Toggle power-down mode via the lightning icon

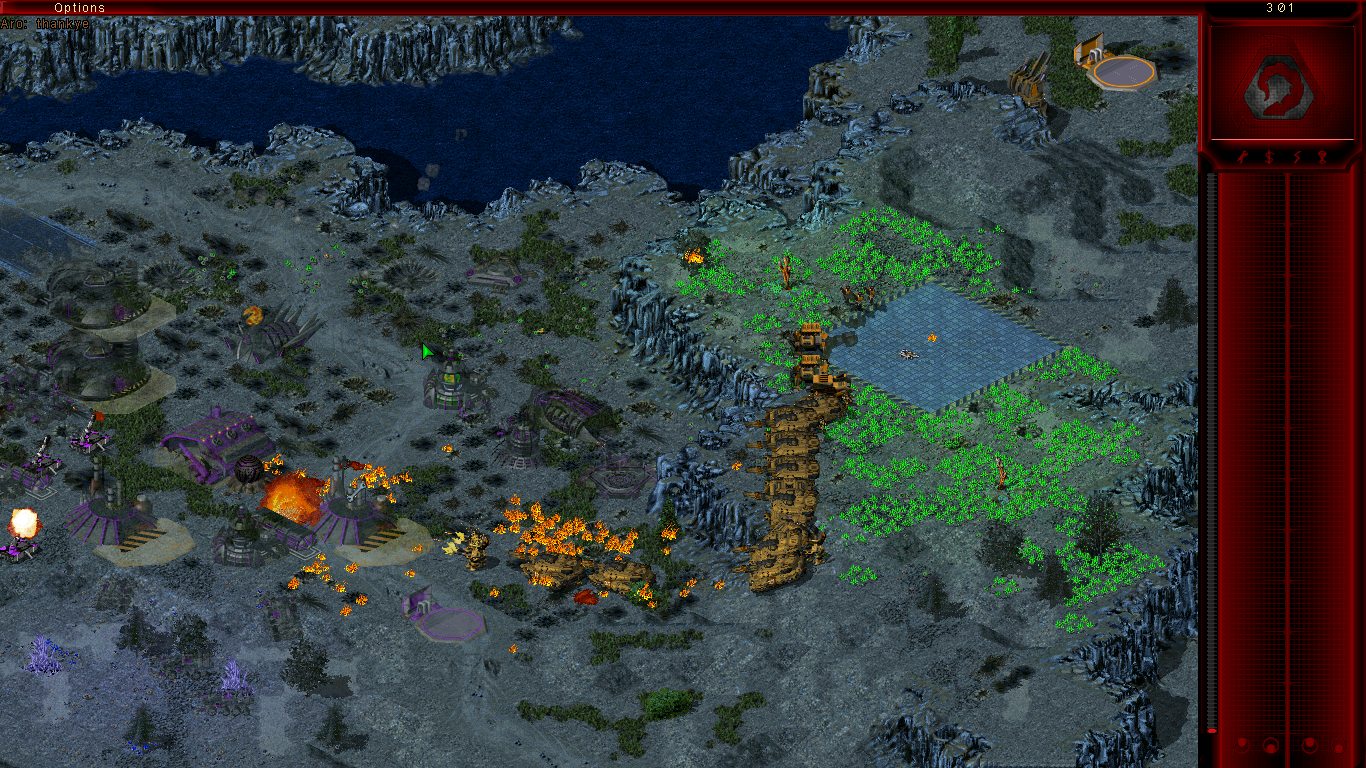coord(1296,157)
